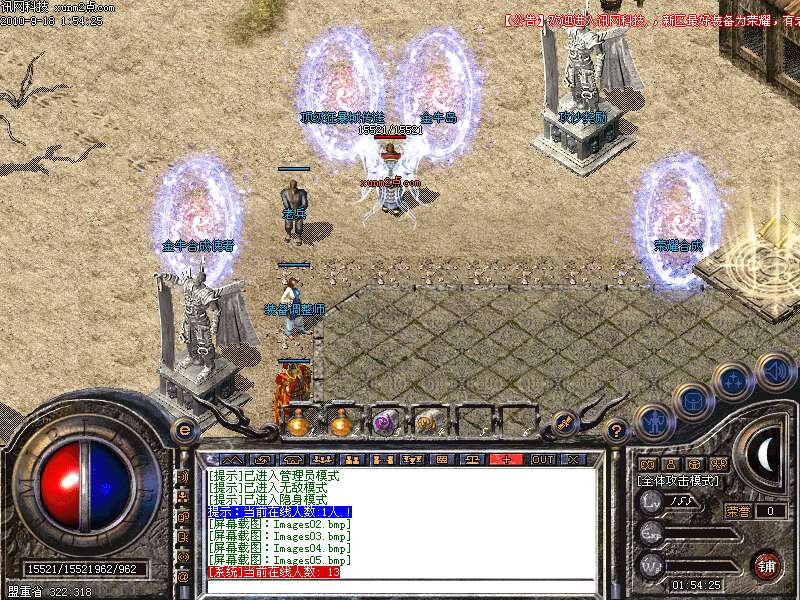Open the bag inventory round button

click(692, 401)
